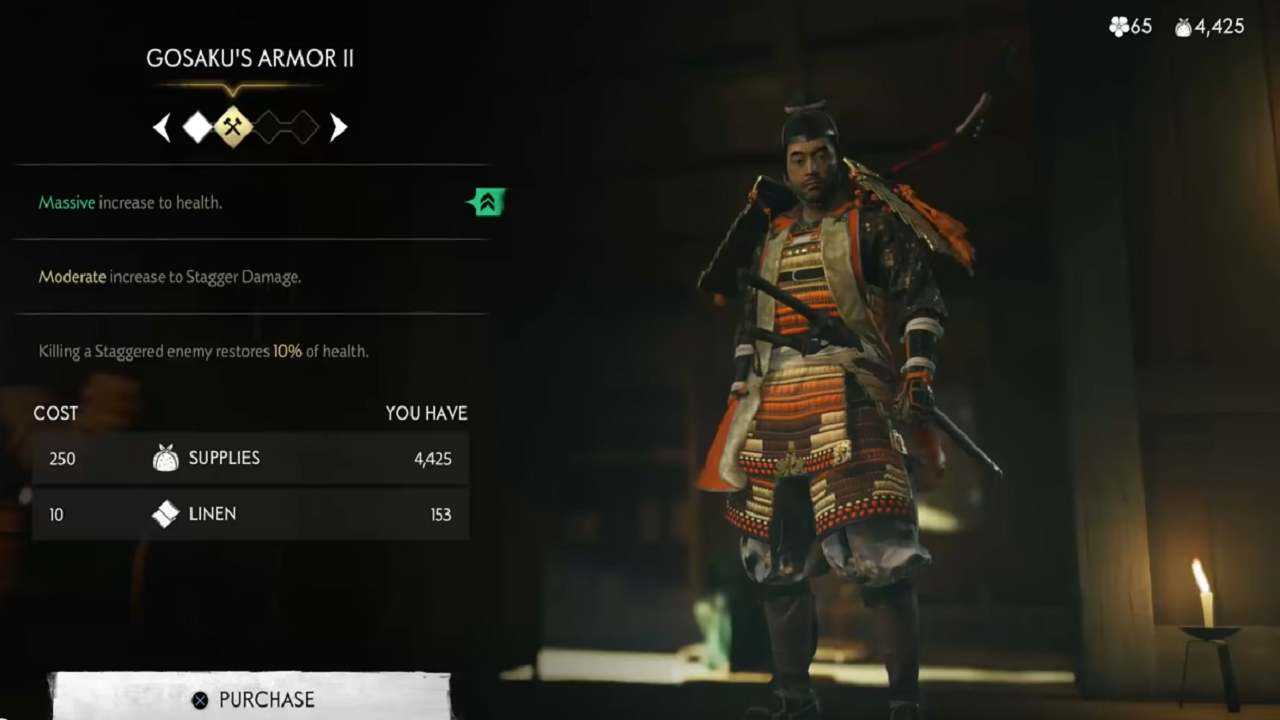
Task: Select the first white diamond upgrade tier
Action: point(198,127)
